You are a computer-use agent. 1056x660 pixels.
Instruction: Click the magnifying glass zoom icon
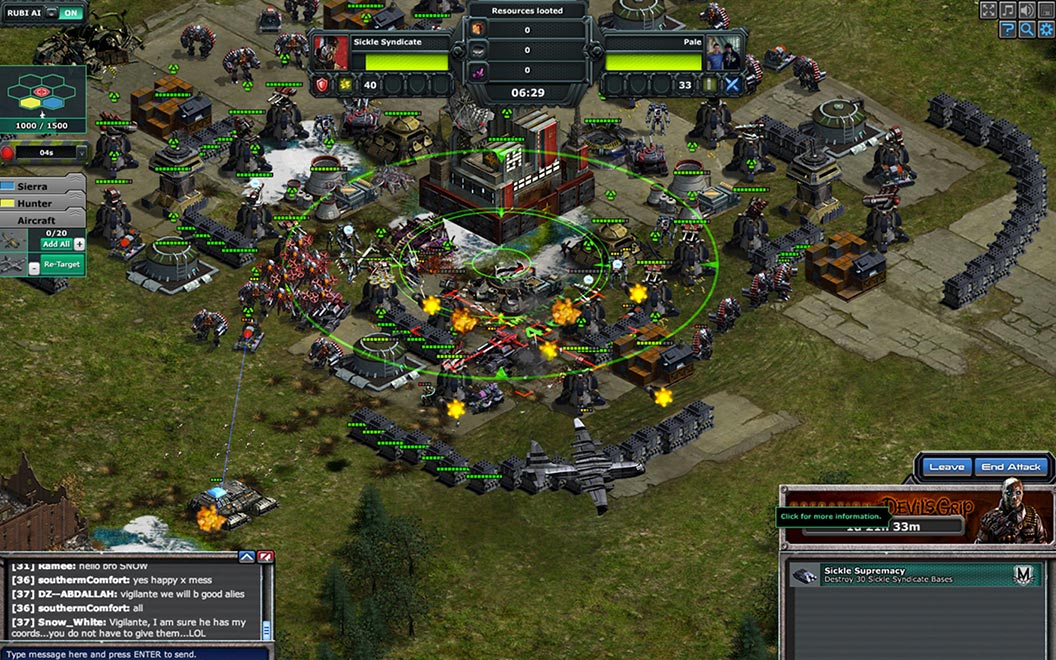(x=1027, y=29)
